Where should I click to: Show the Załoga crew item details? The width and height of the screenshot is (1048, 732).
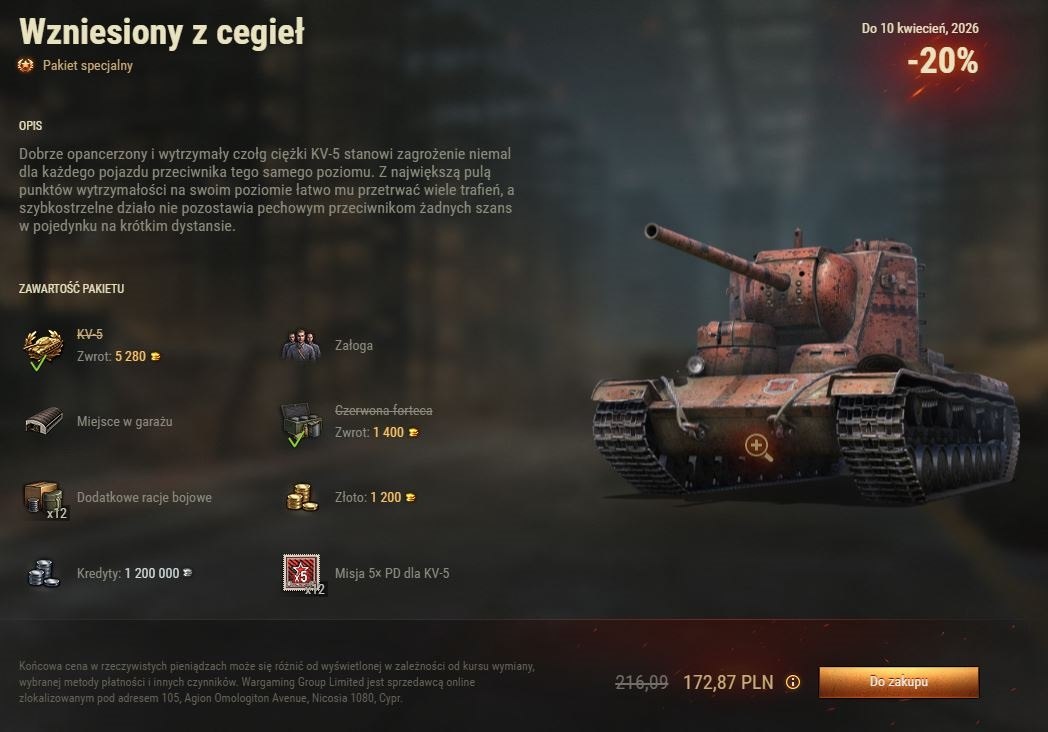301,345
